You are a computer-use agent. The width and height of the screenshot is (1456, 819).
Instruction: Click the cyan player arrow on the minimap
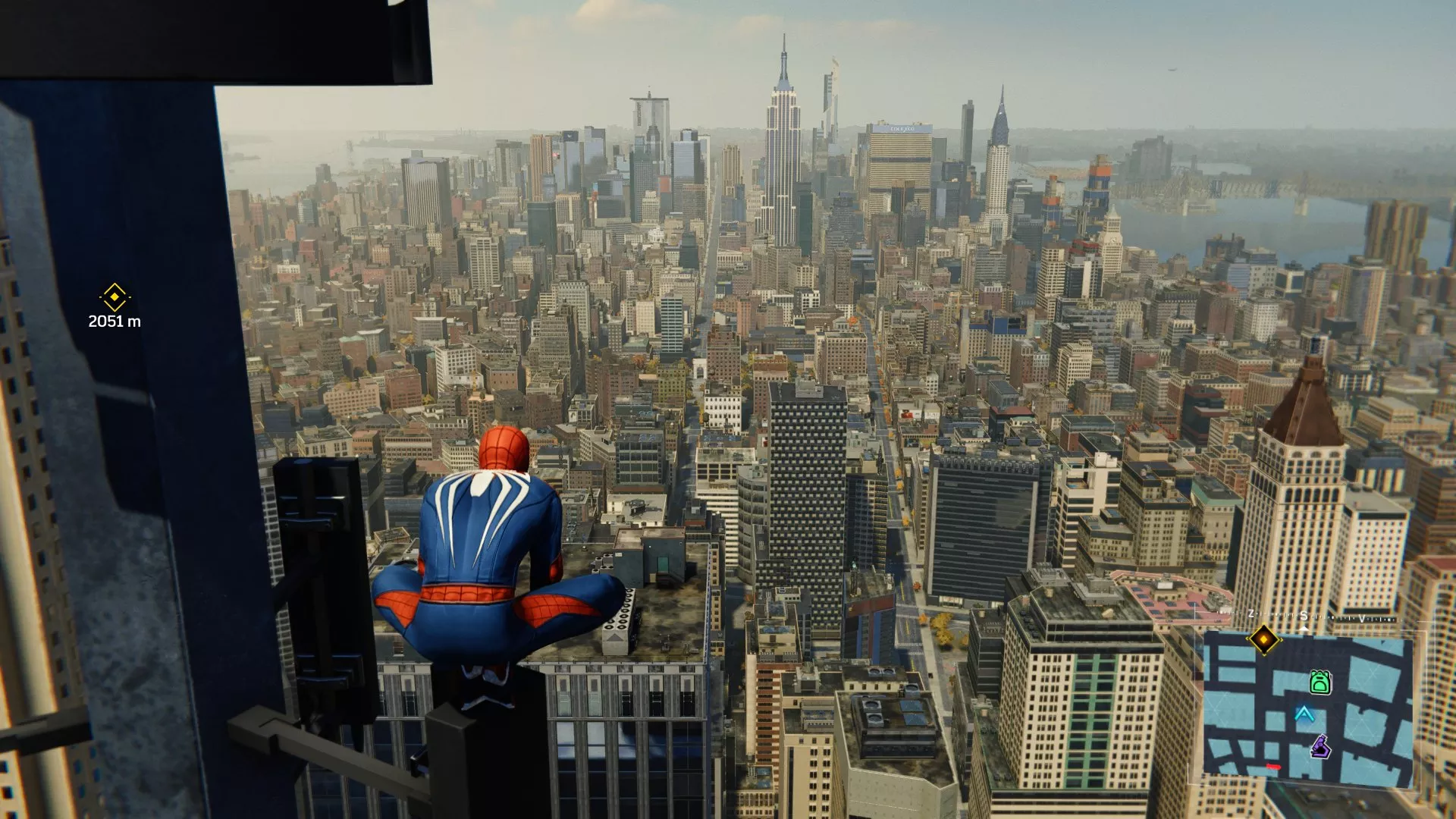(1304, 714)
